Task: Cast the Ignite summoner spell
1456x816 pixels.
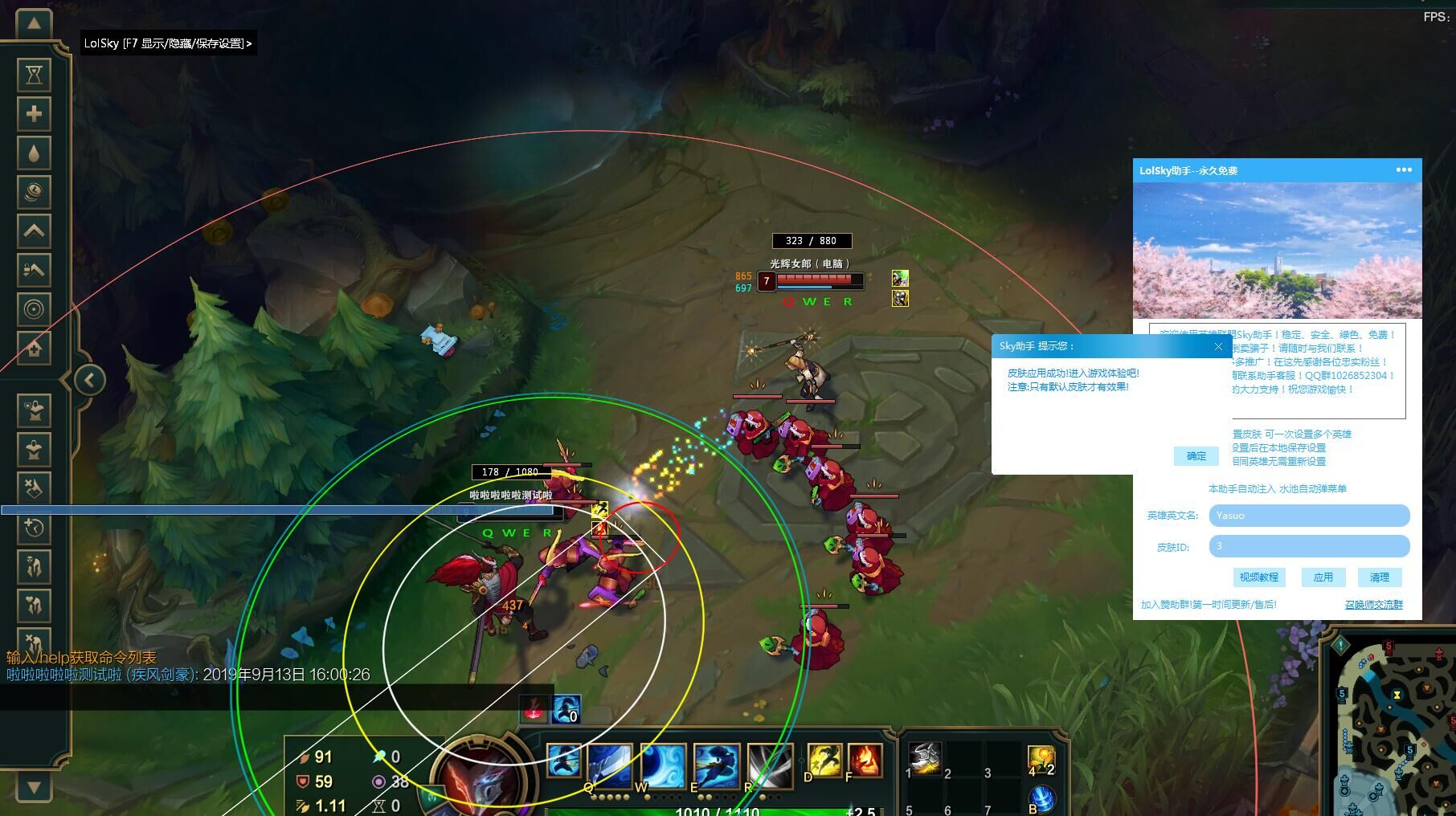Action: tap(865, 760)
